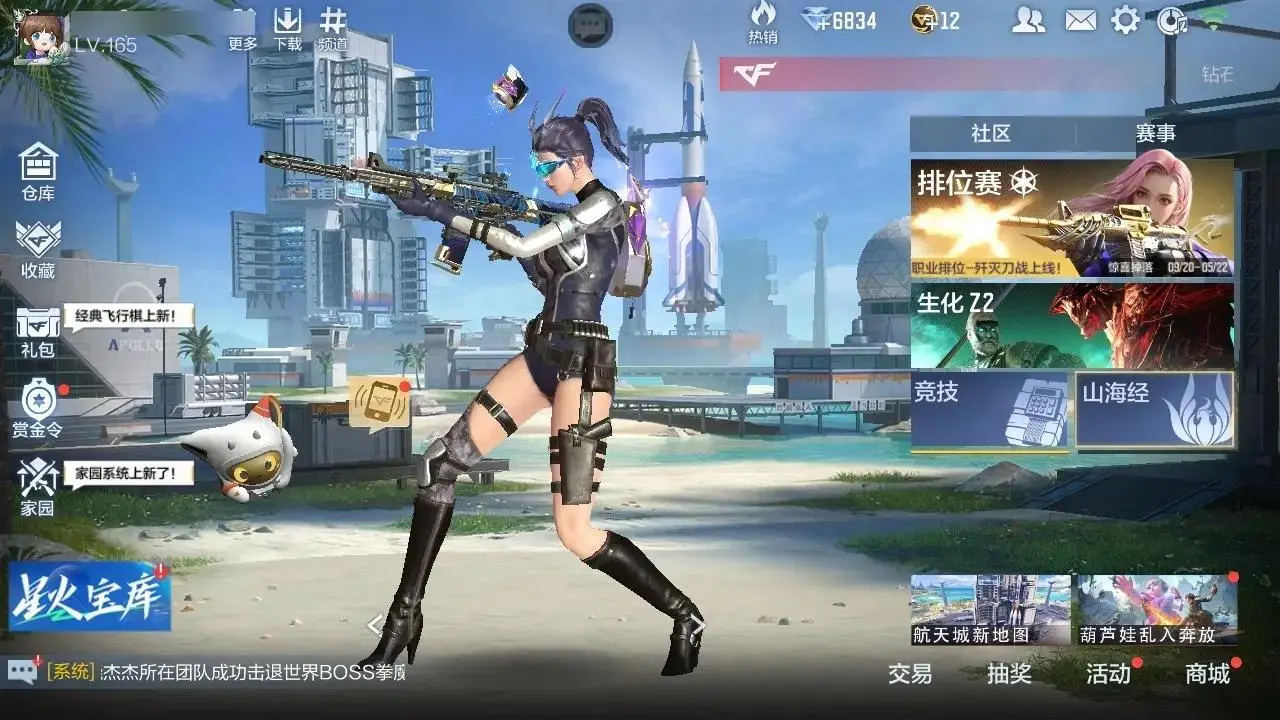
Task: Open the mailbox envelope icon
Action: tap(1080, 20)
